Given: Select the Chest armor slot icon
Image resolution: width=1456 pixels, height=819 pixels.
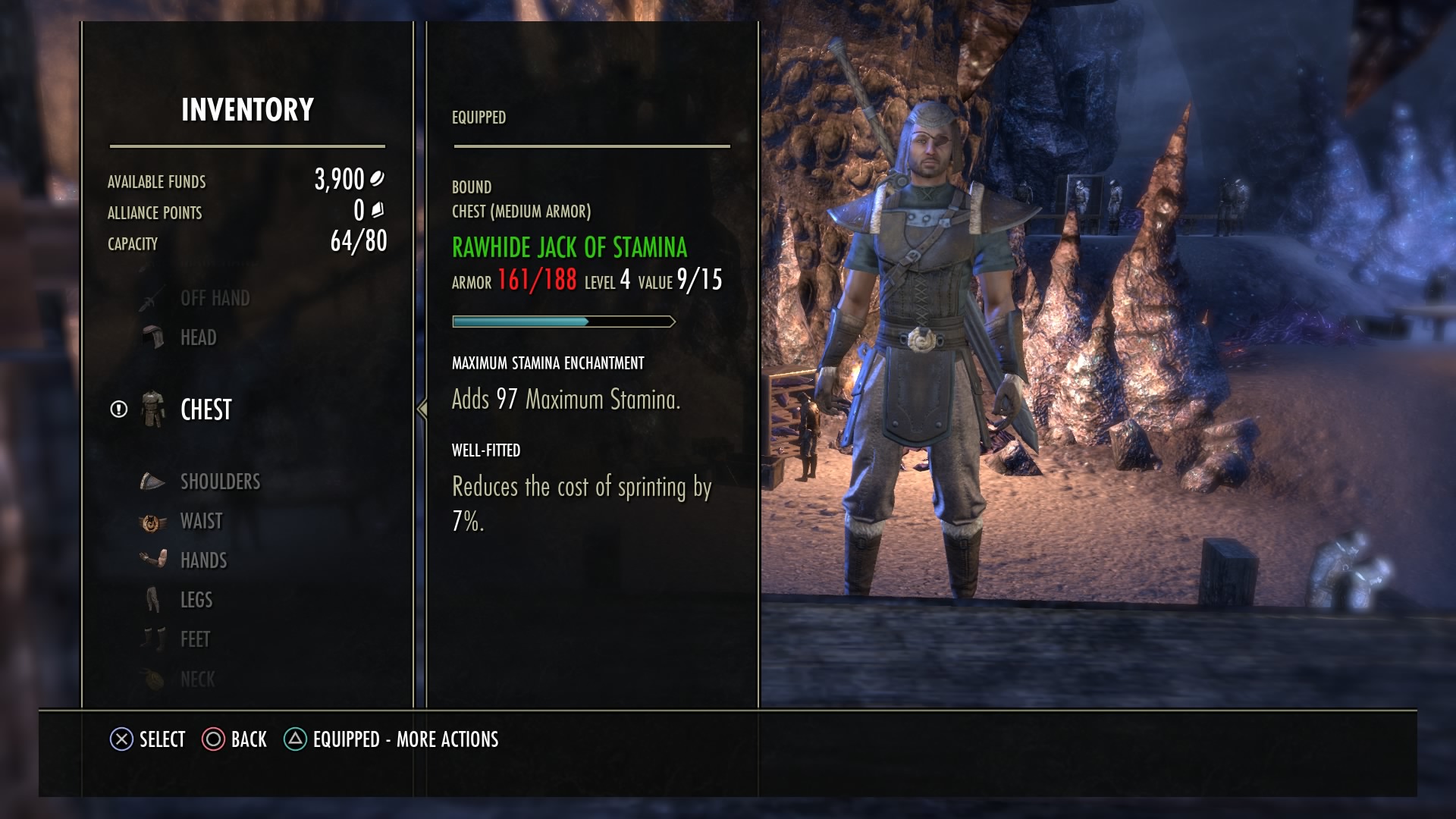Looking at the screenshot, I should point(153,409).
